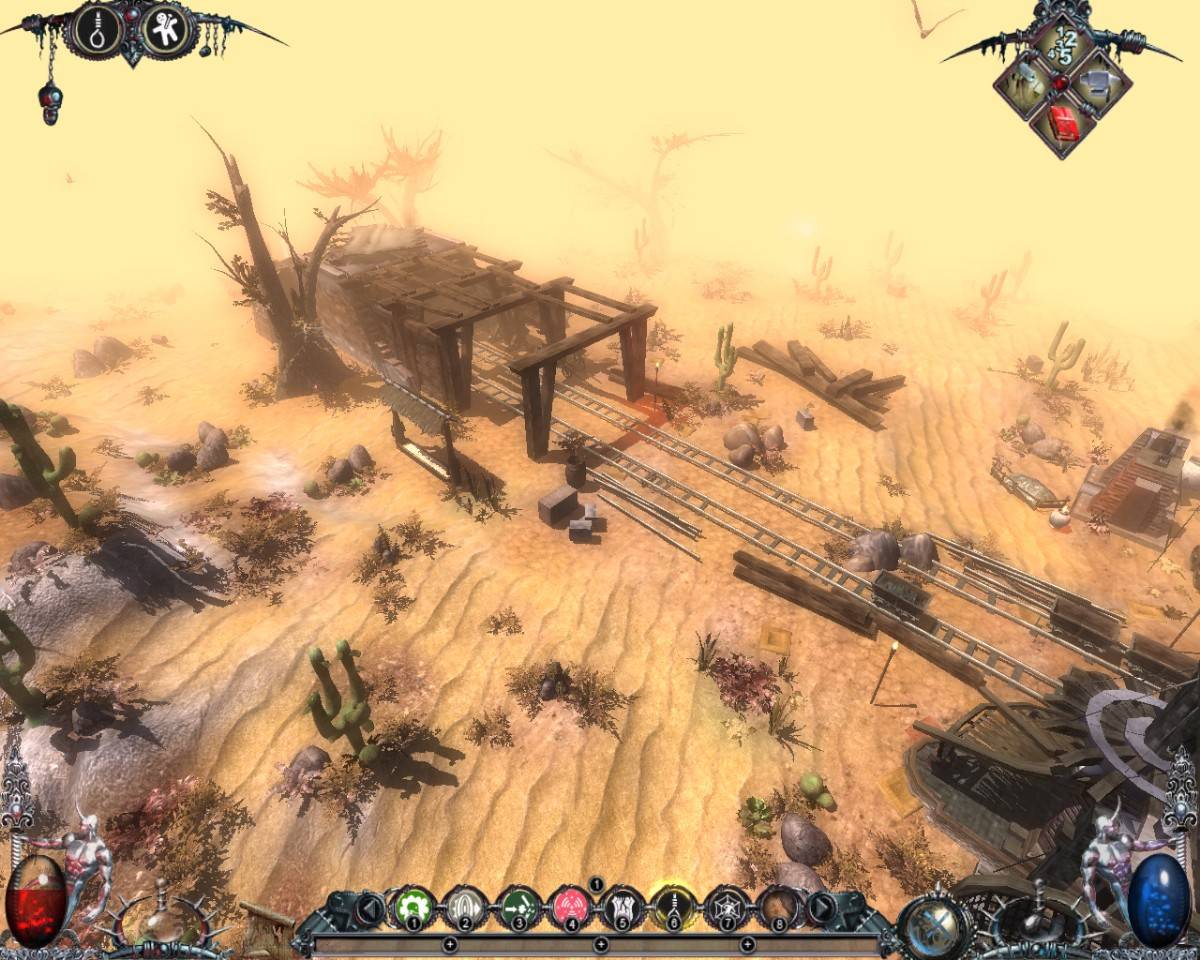Activate the green gear skill in slot 1
This screenshot has width=1200, height=960.
(x=411, y=908)
